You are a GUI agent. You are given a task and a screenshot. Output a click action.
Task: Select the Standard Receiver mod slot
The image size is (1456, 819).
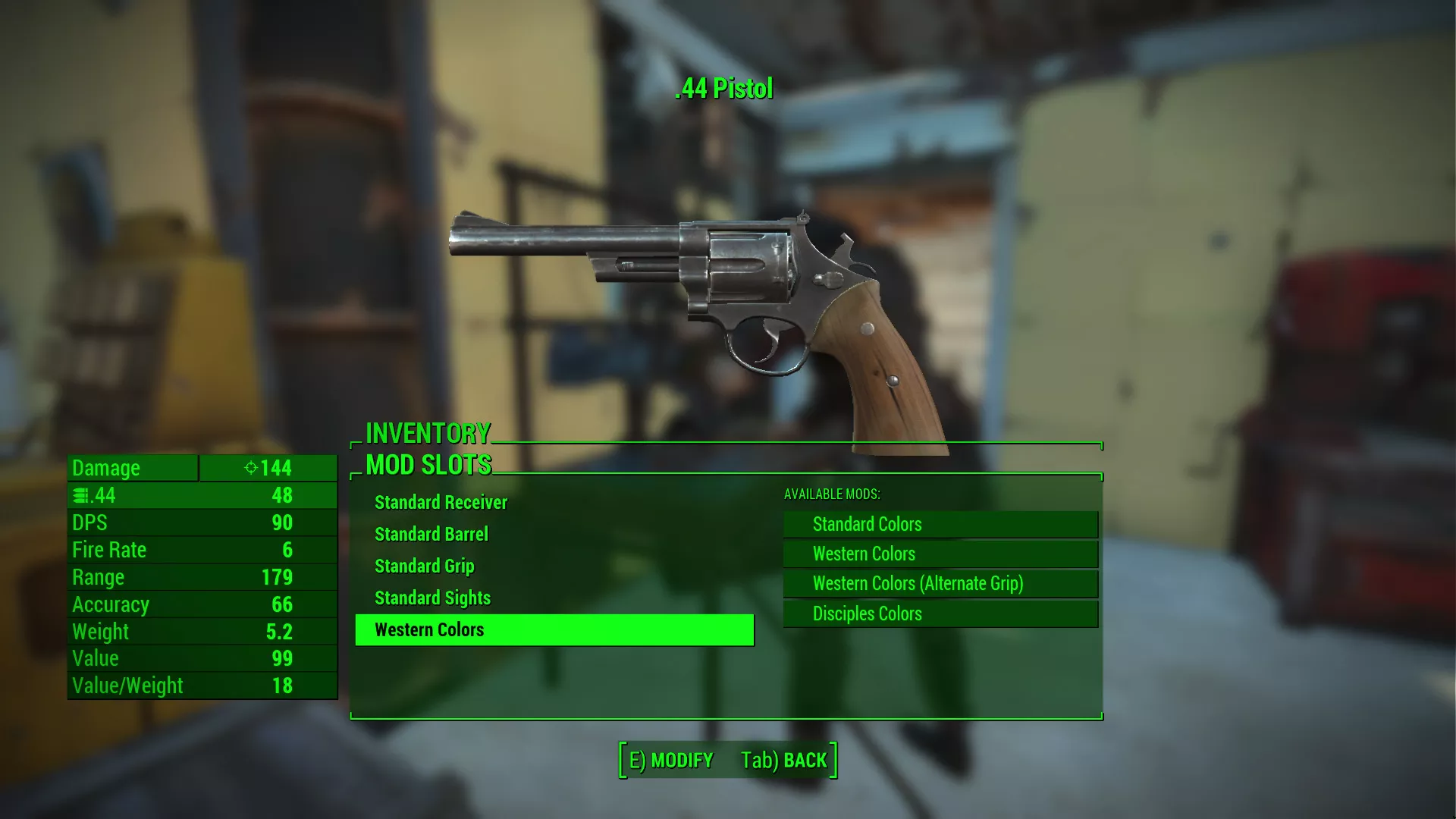pyautogui.click(x=441, y=503)
